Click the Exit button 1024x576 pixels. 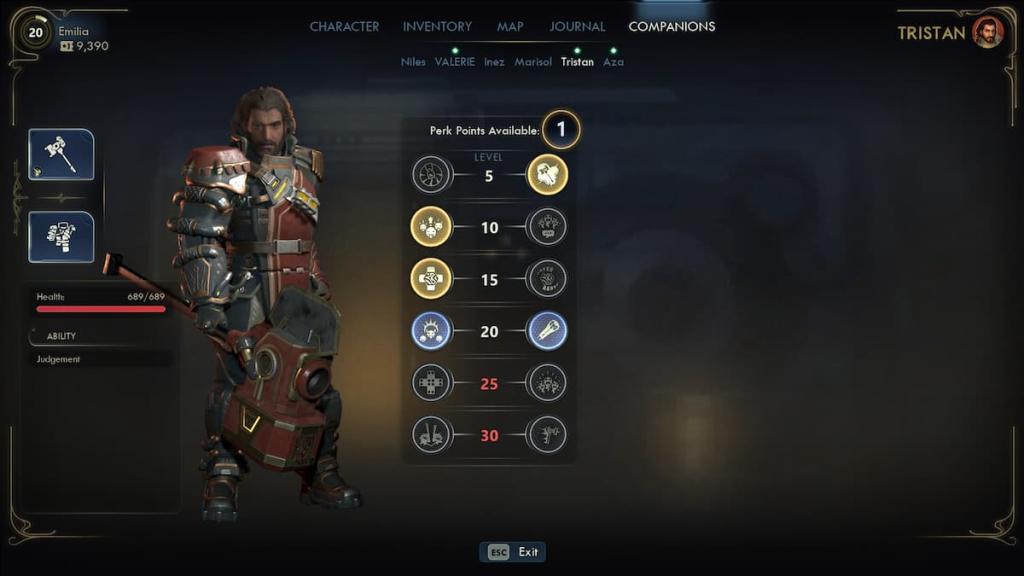514,552
